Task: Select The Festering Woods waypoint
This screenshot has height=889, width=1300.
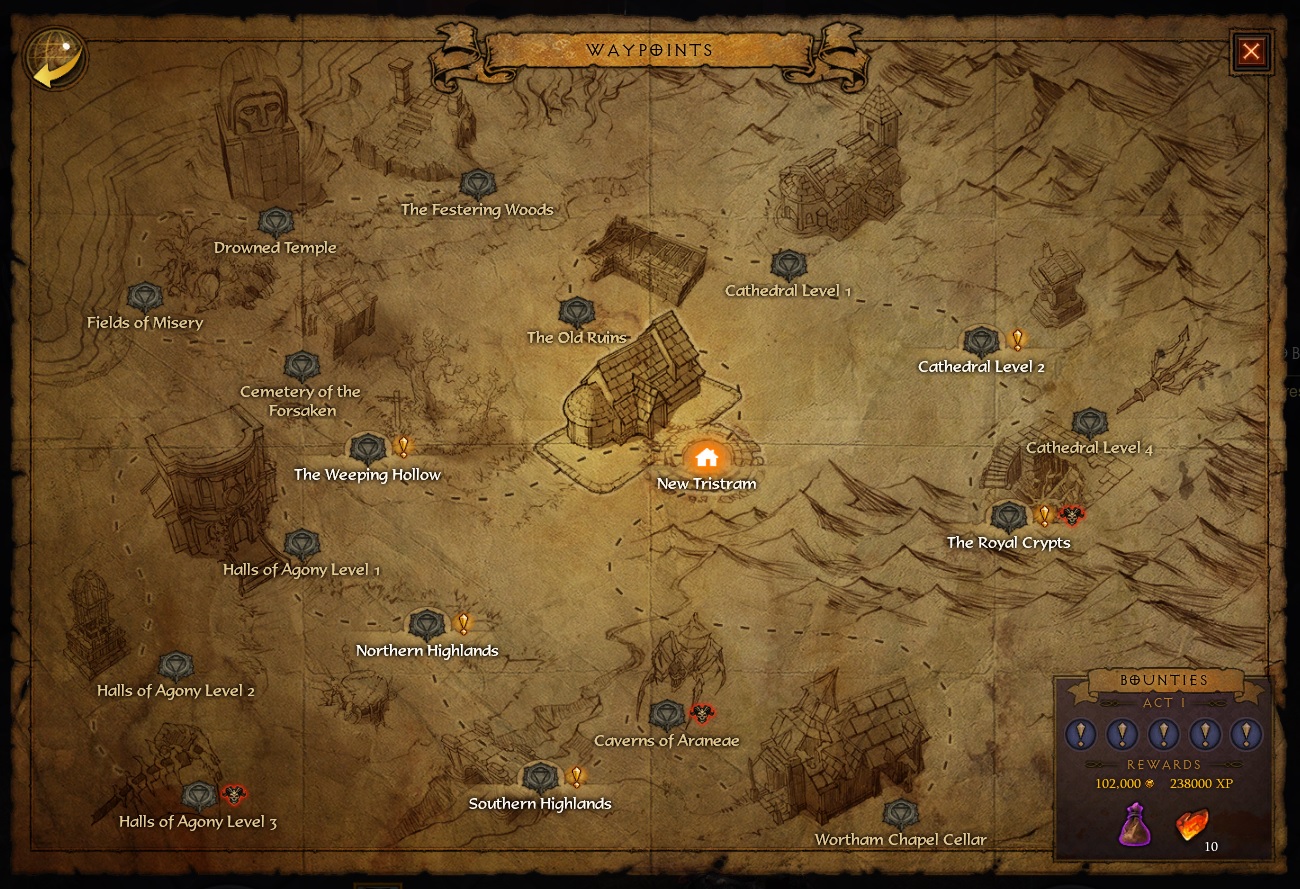Action: click(477, 185)
